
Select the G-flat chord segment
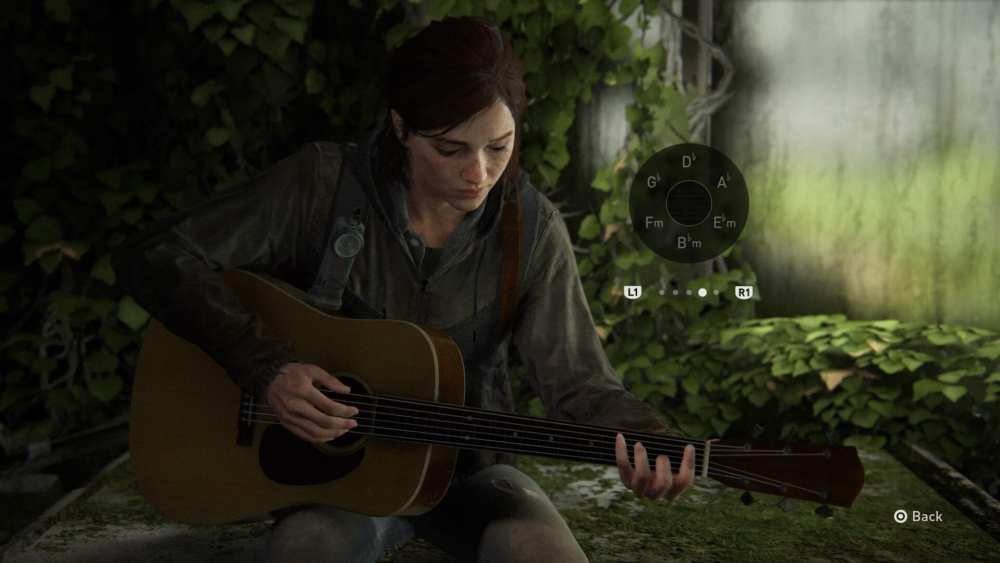point(654,182)
